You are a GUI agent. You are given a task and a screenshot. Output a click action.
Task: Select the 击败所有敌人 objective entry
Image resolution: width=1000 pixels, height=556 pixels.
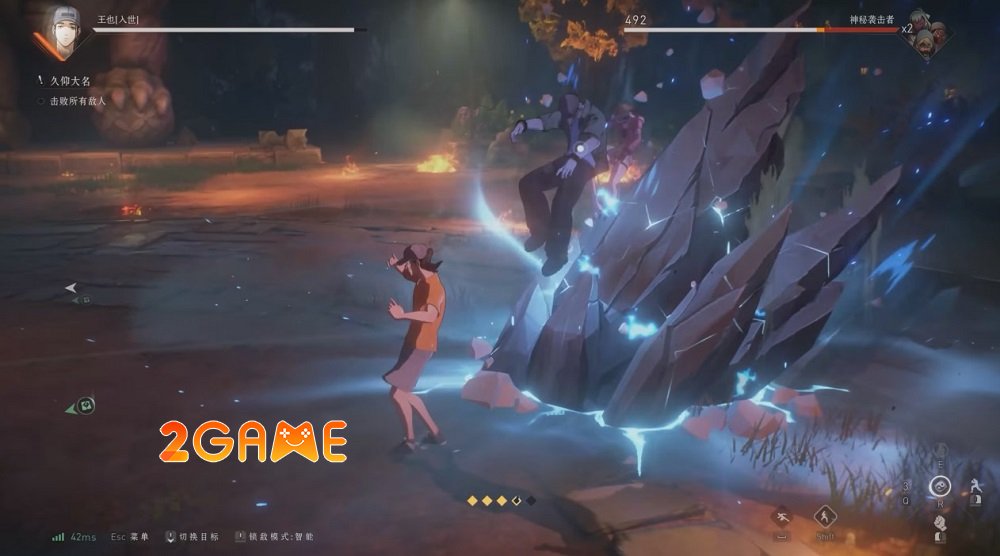75,101
